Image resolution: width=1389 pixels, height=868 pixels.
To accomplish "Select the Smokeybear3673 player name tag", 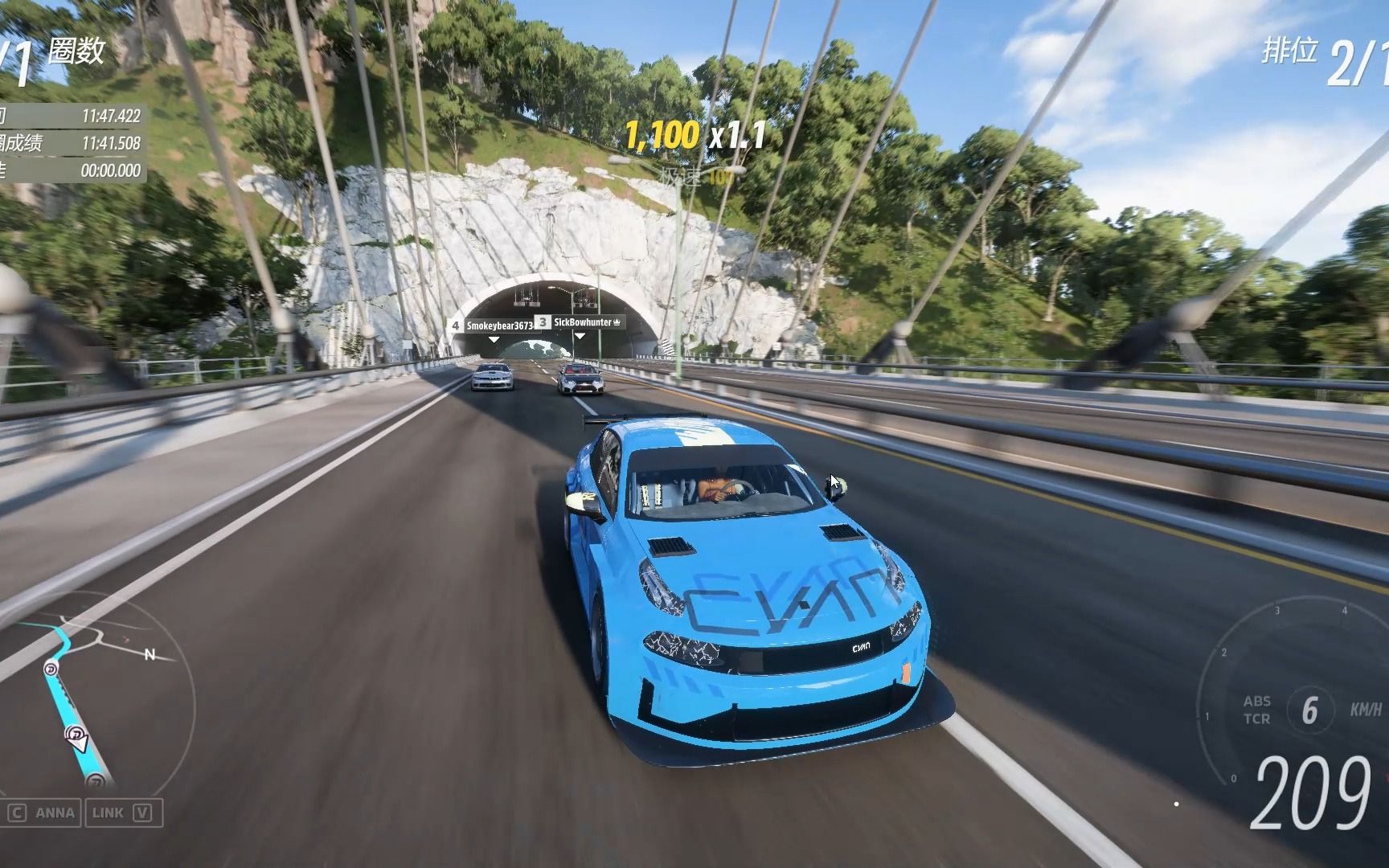I will tap(492, 325).
